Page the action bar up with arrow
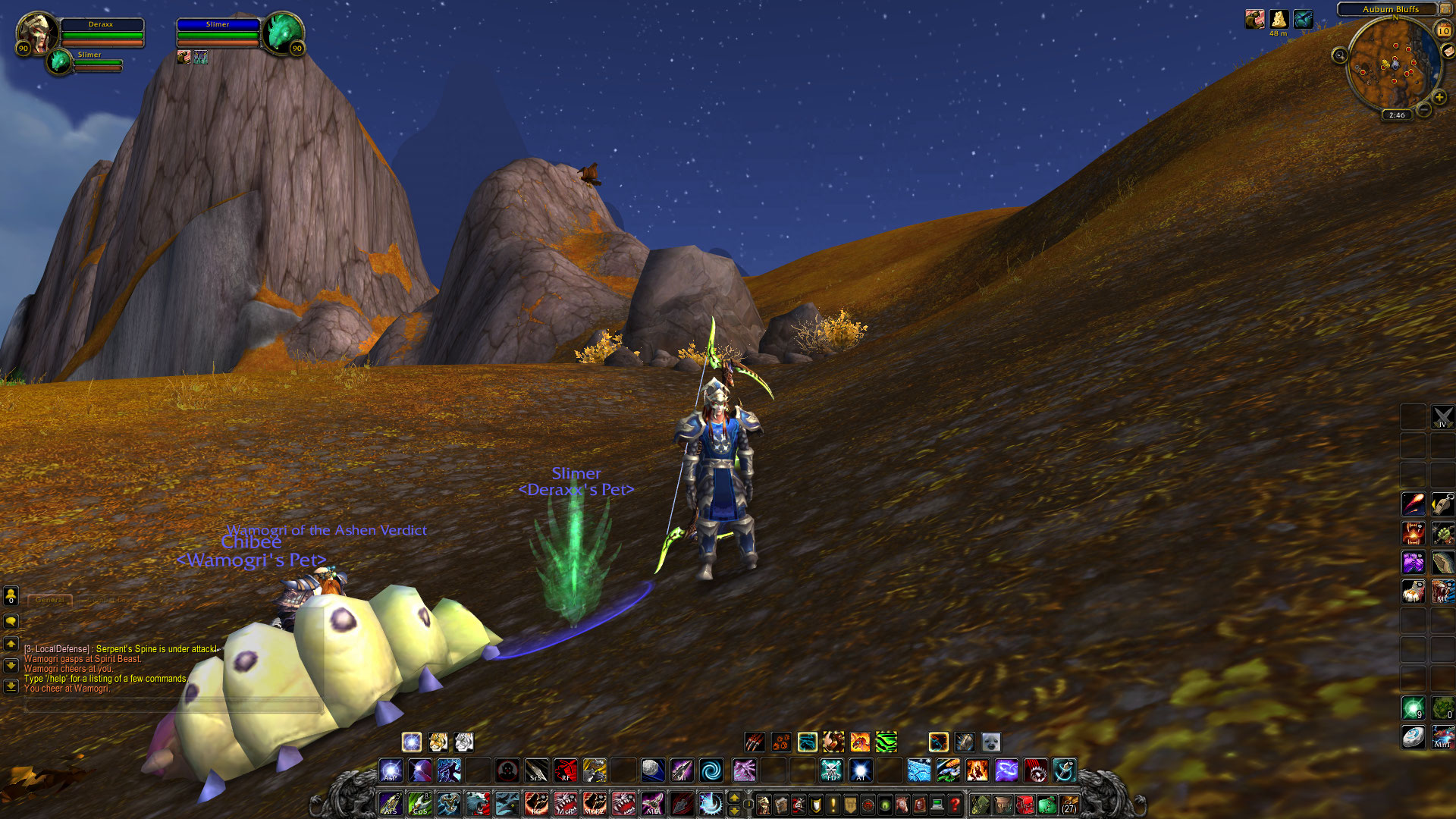 click(734, 796)
